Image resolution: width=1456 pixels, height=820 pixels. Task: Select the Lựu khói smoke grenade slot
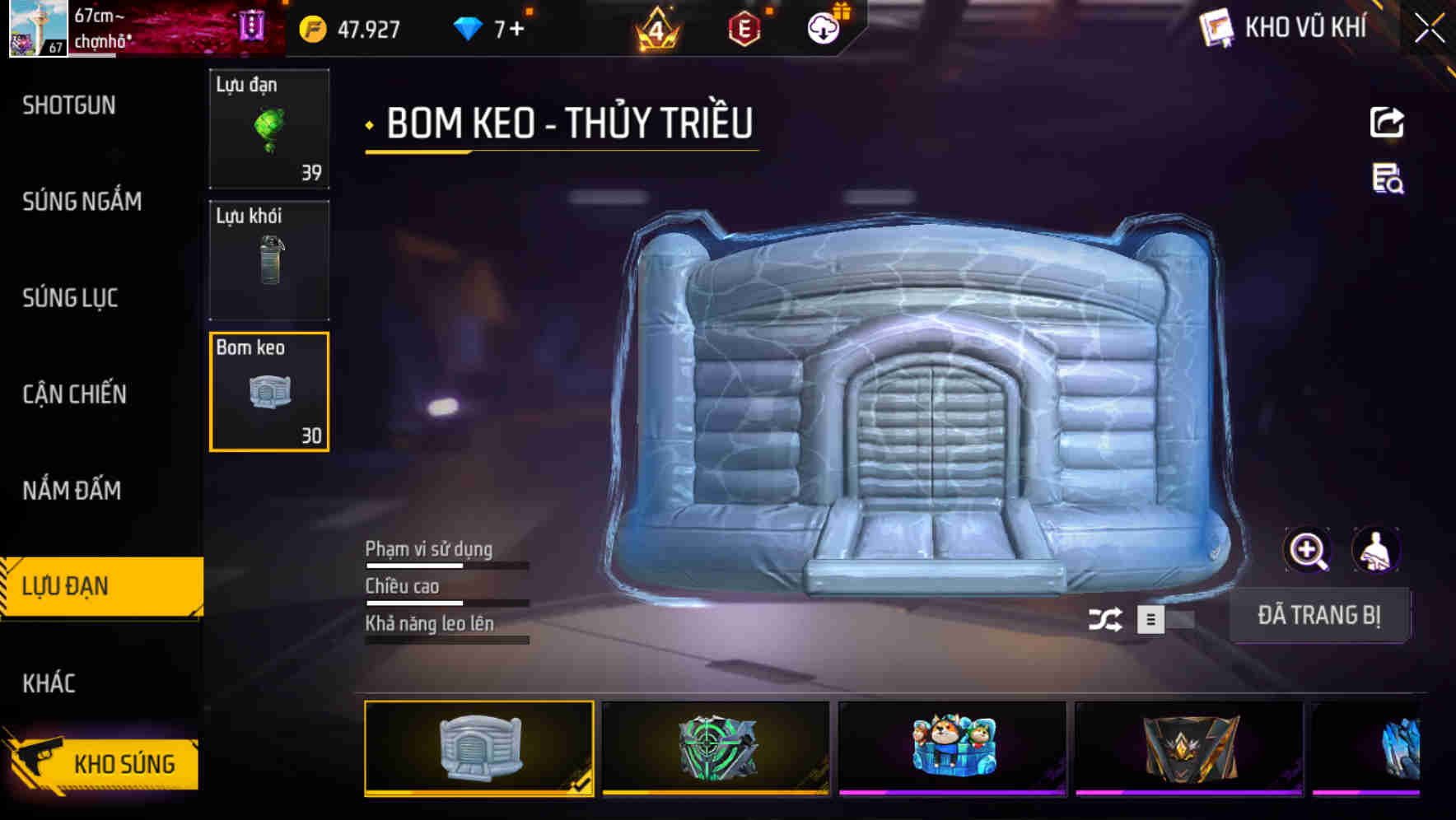269,259
